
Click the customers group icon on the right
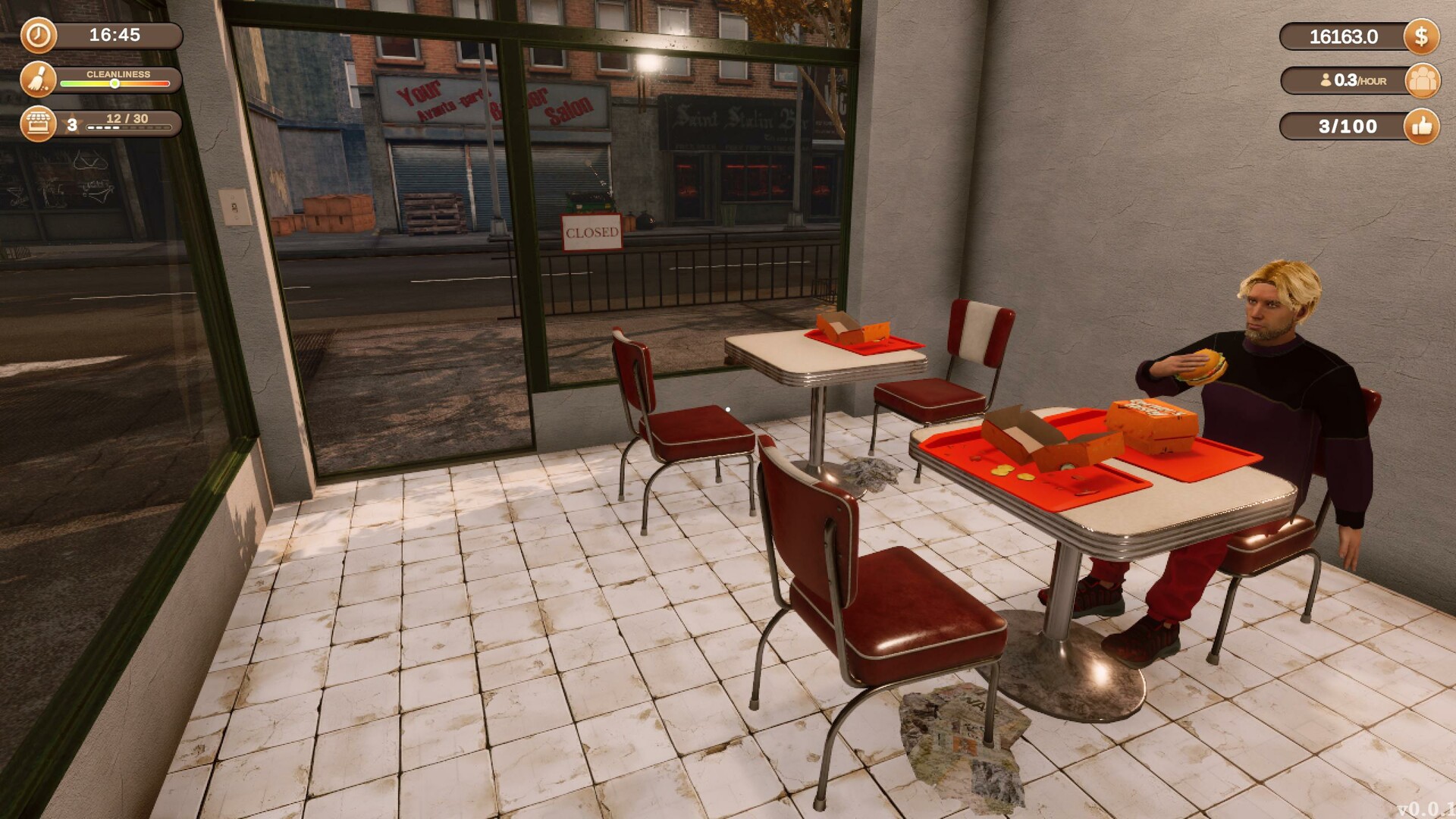[x=1422, y=80]
